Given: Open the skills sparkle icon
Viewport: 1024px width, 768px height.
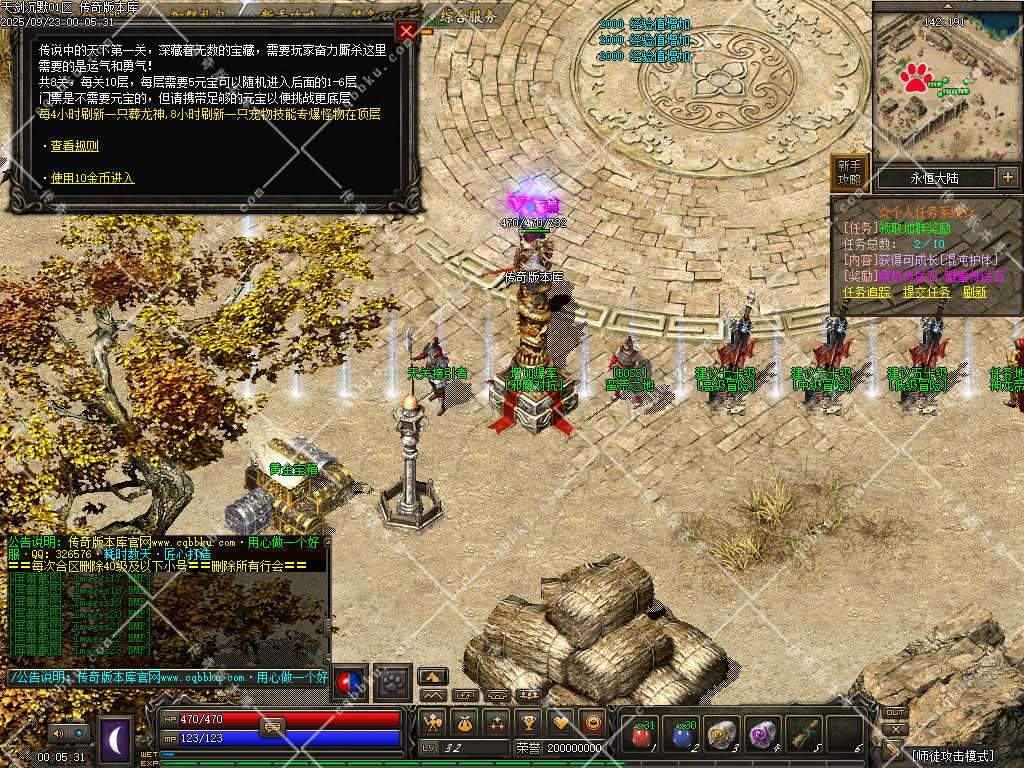Looking at the screenshot, I should coord(496,722).
